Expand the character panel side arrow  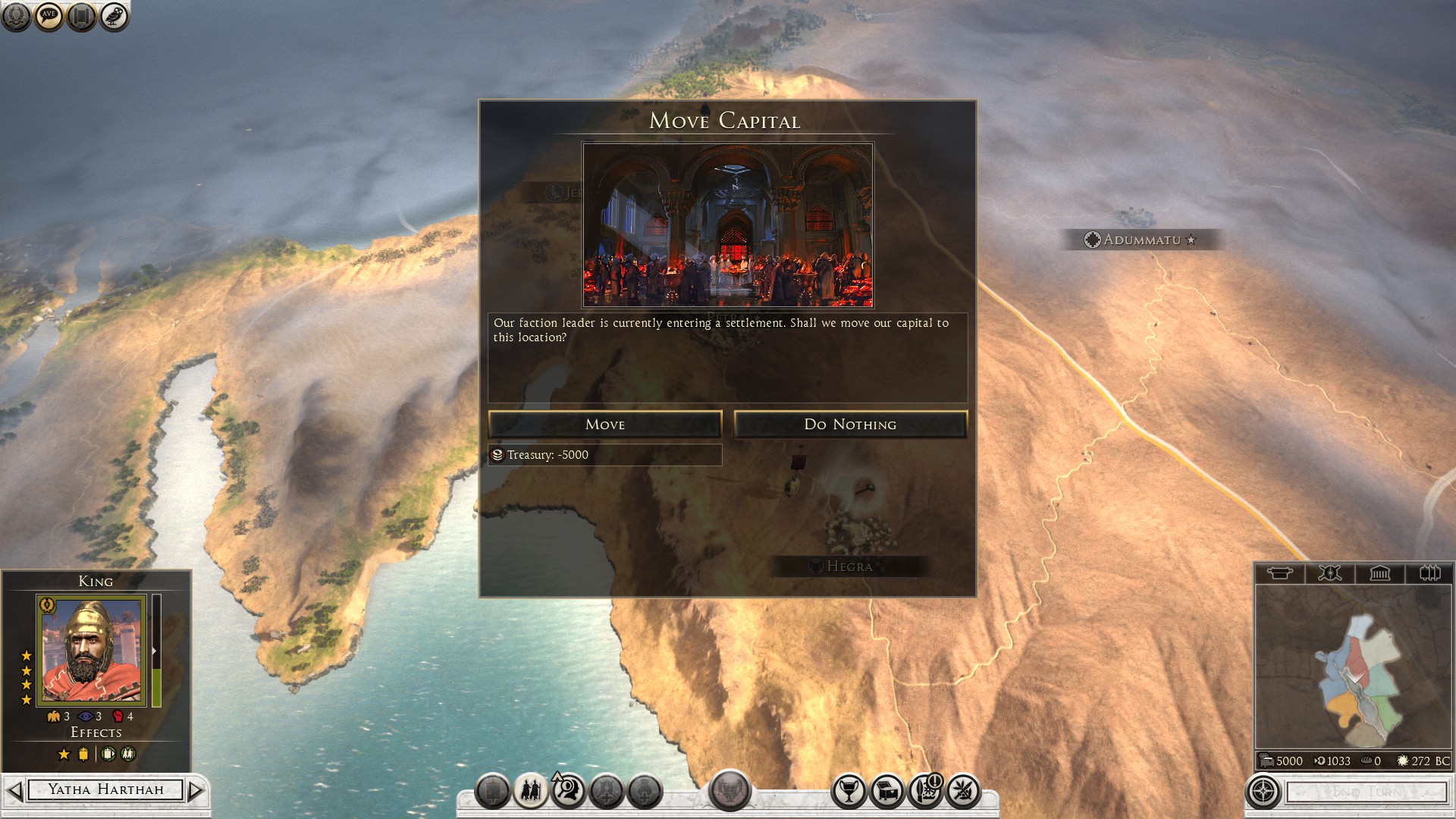(156, 651)
